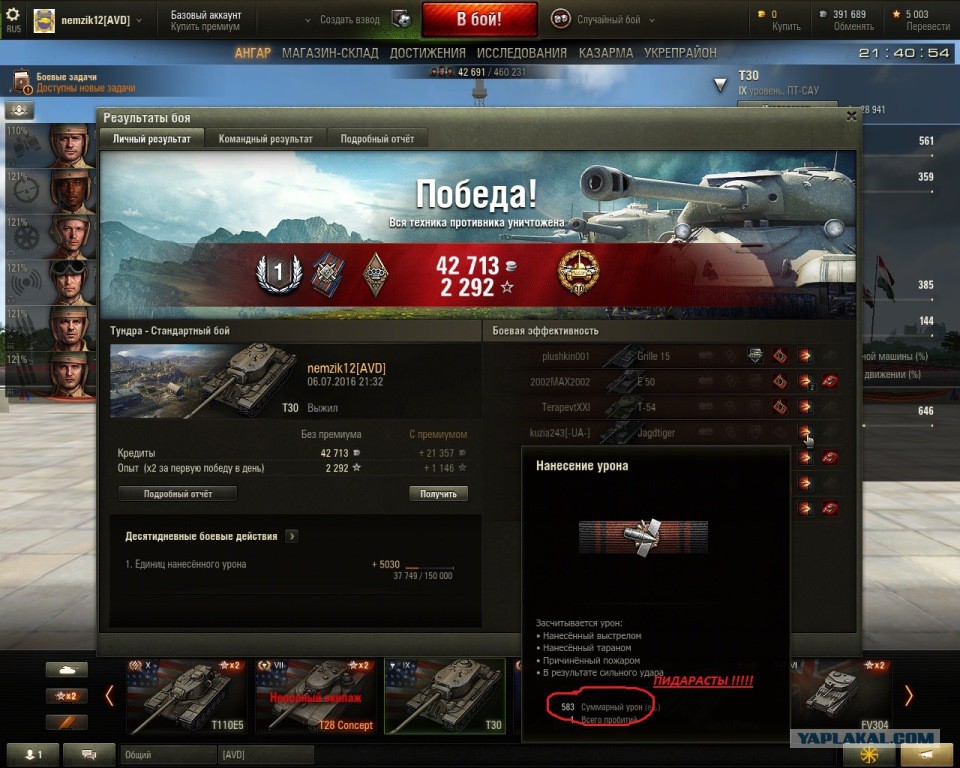Open the Подробный отчёт tab

point(377,140)
